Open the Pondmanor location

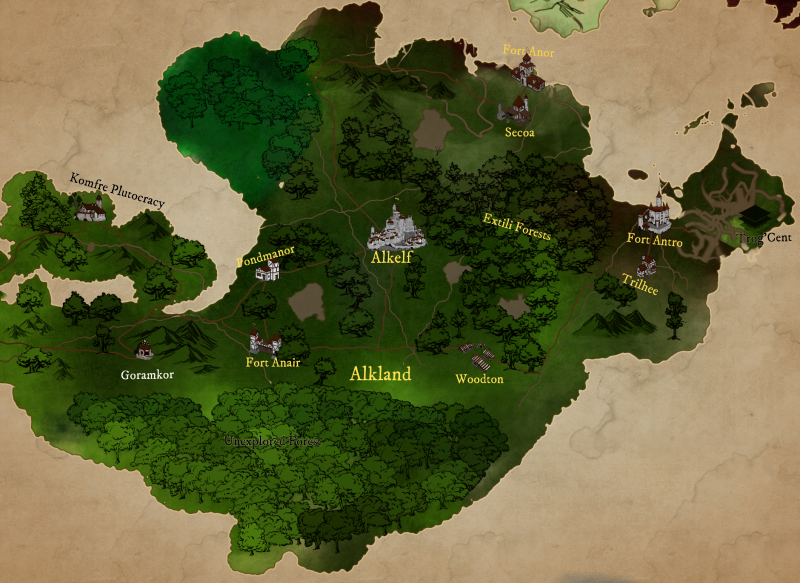267,272
